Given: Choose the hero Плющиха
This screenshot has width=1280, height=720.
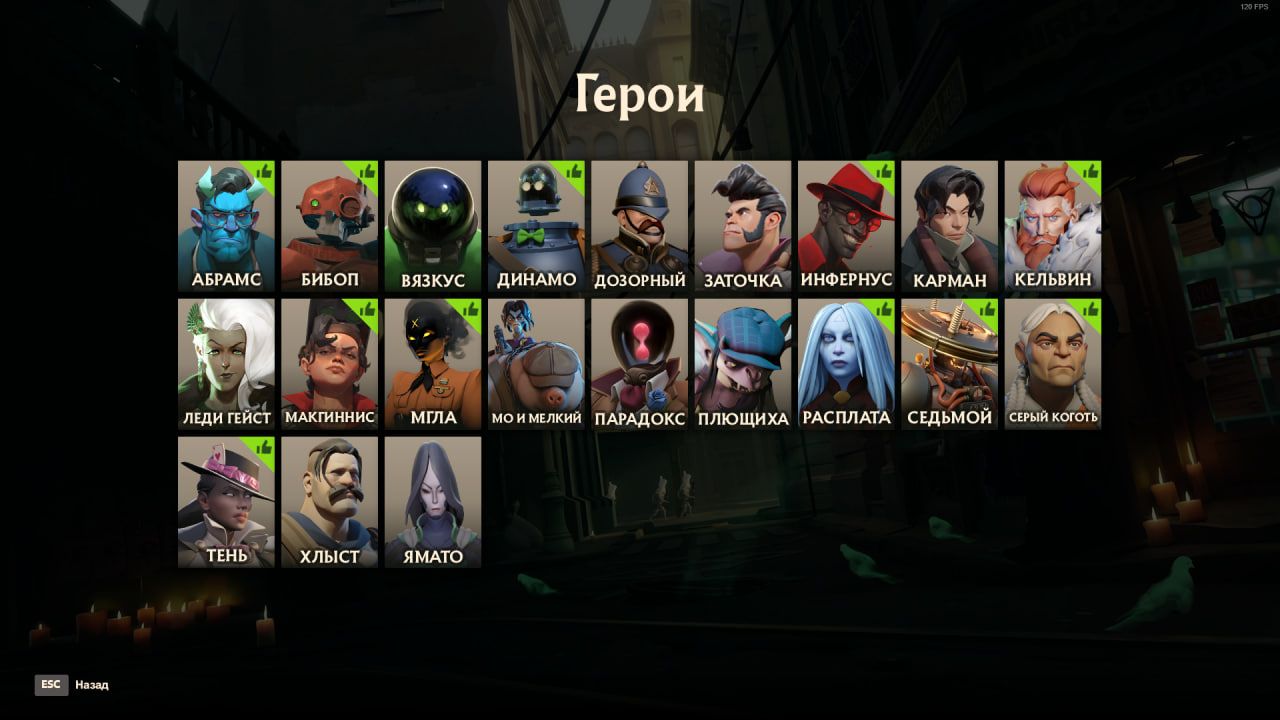Looking at the screenshot, I should tap(743, 364).
